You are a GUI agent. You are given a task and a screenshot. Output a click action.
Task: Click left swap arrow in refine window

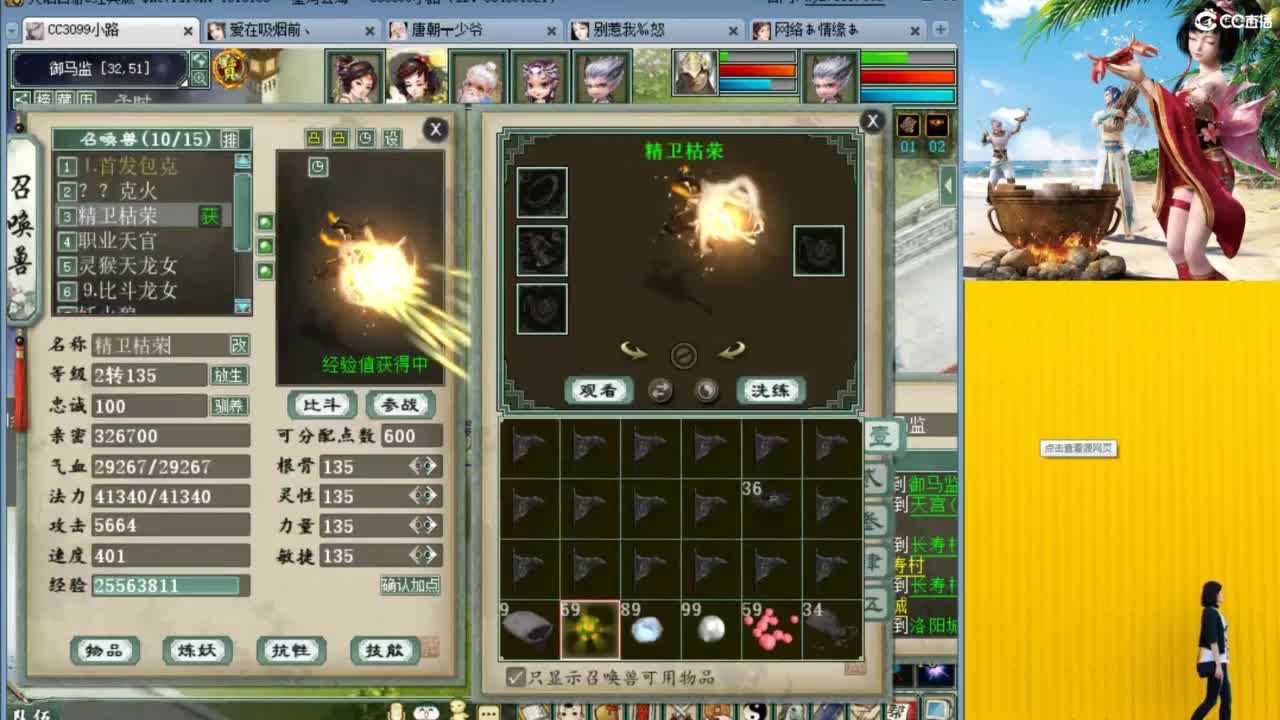click(633, 351)
